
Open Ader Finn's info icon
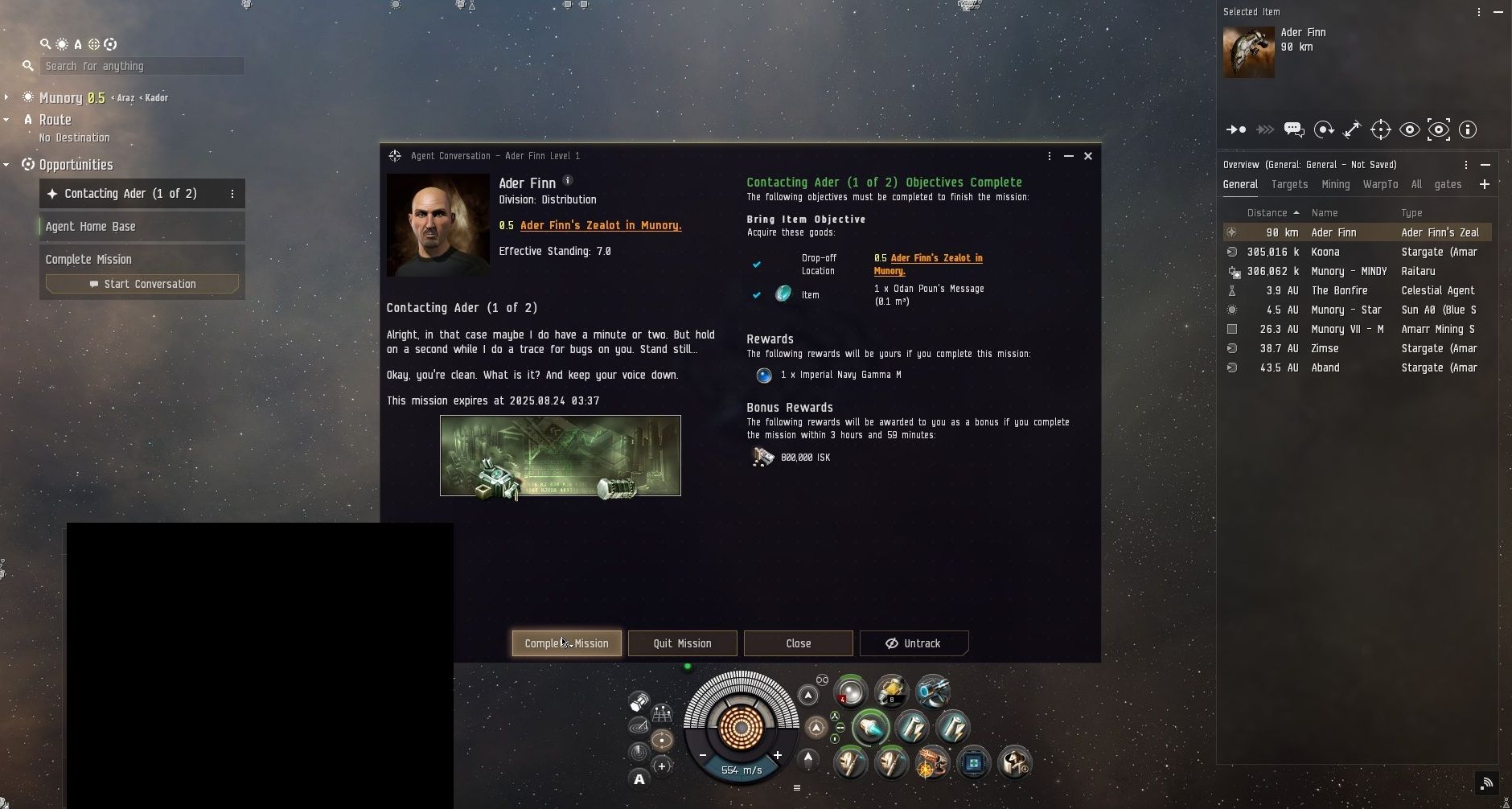(568, 181)
